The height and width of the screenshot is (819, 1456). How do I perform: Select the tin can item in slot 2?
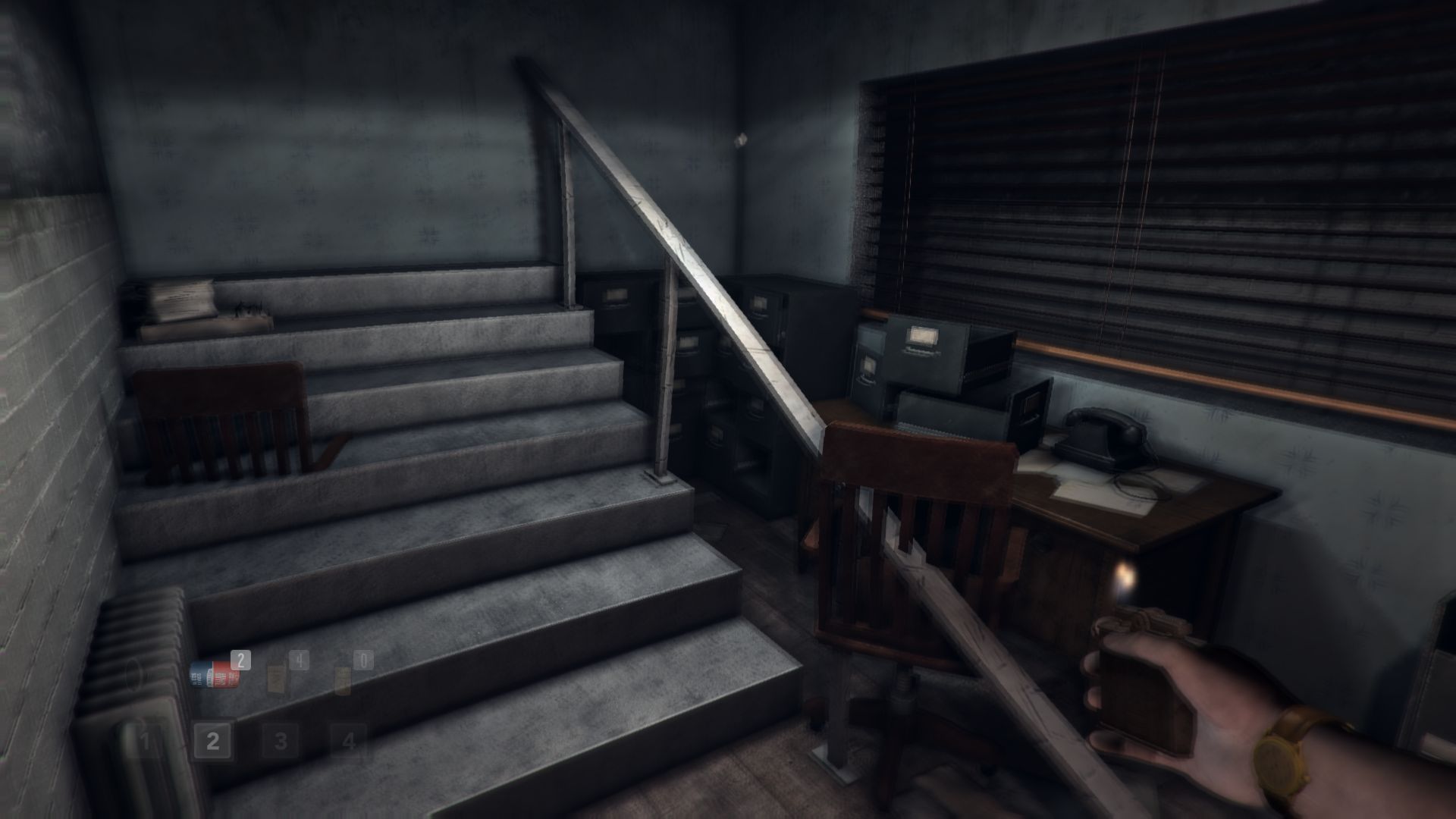(214, 676)
